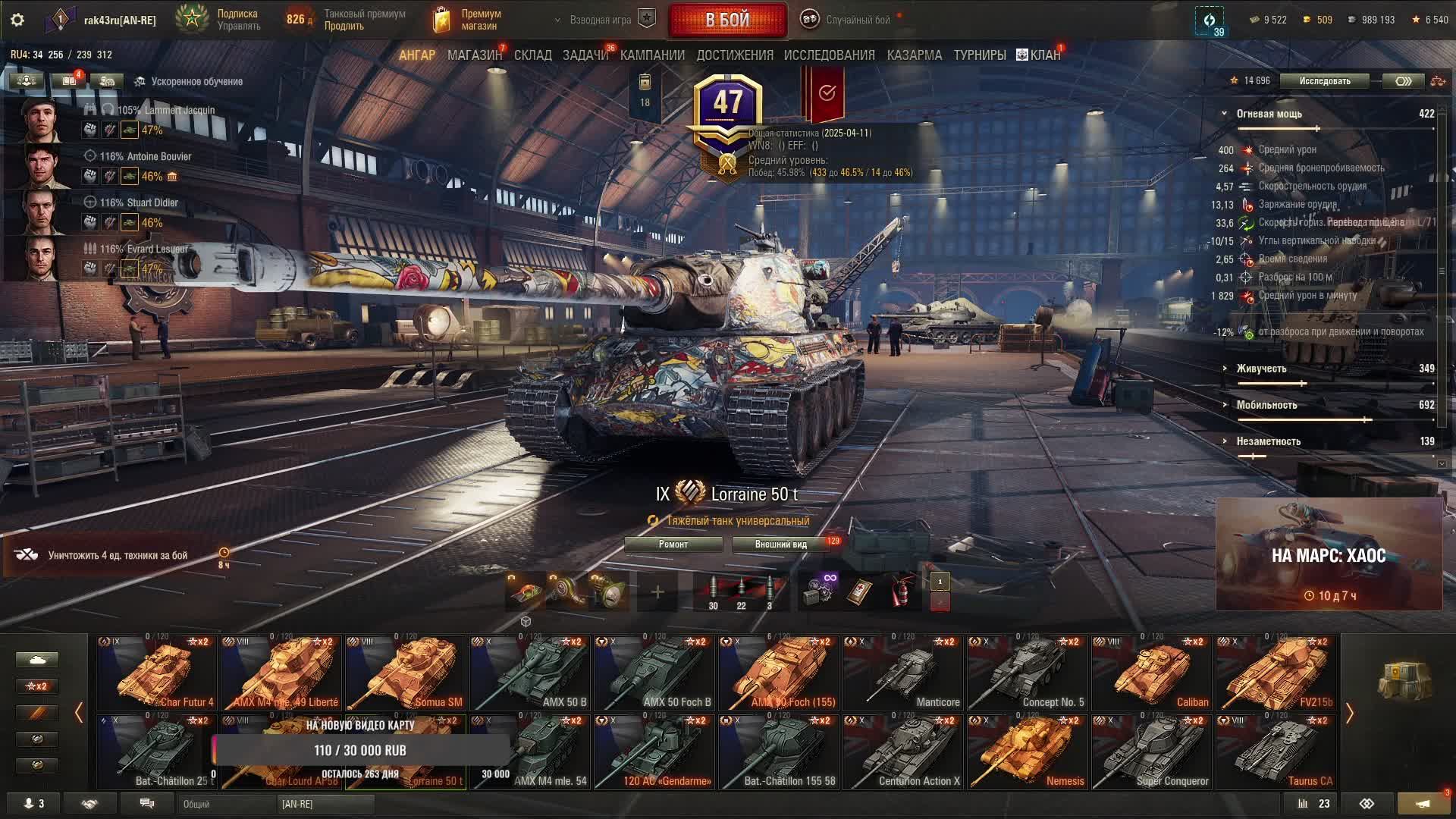Switch to the МАГАЗИН tab
The width and height of the screenshot is (1456, 819).
point(474,55)
